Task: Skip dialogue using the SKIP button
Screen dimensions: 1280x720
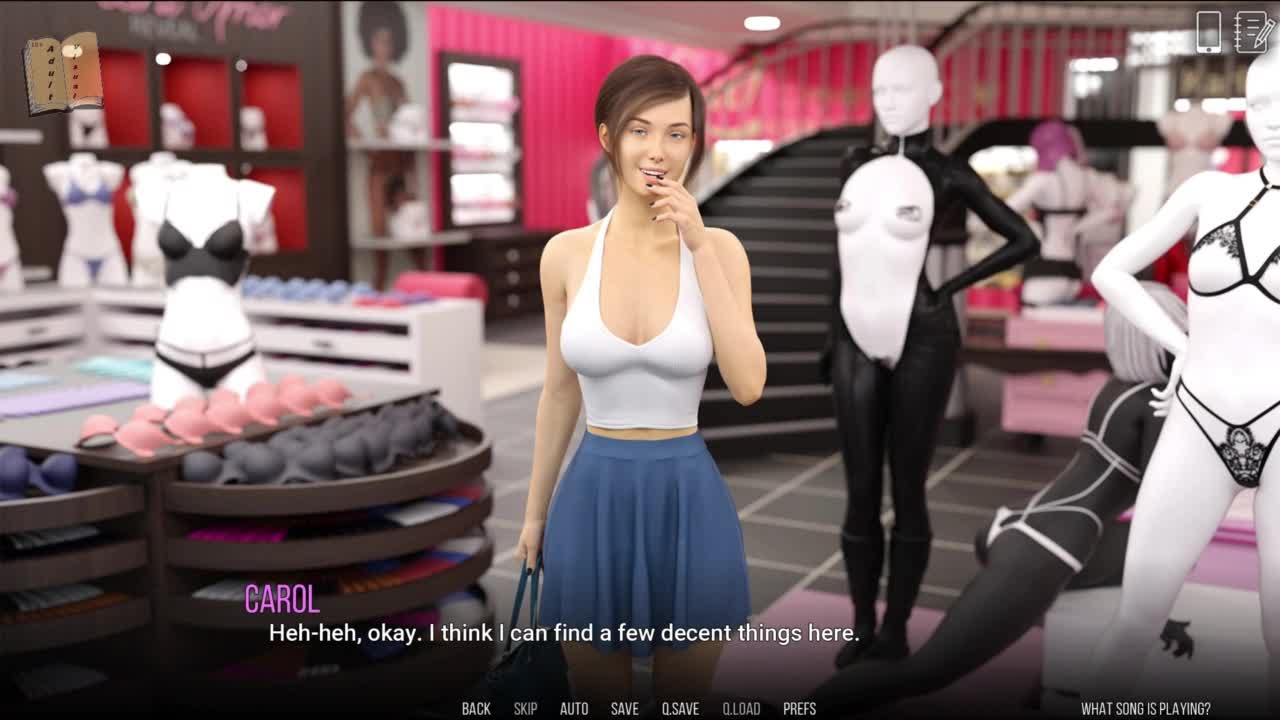Action: (525, 709)
